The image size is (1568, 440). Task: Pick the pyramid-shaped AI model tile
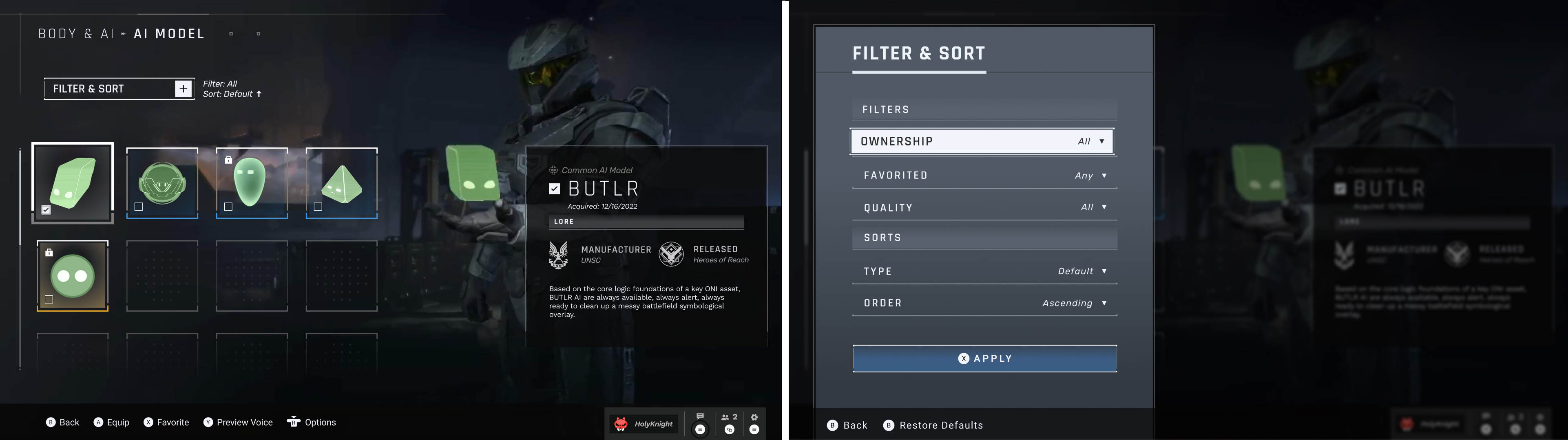coord(341,183)
